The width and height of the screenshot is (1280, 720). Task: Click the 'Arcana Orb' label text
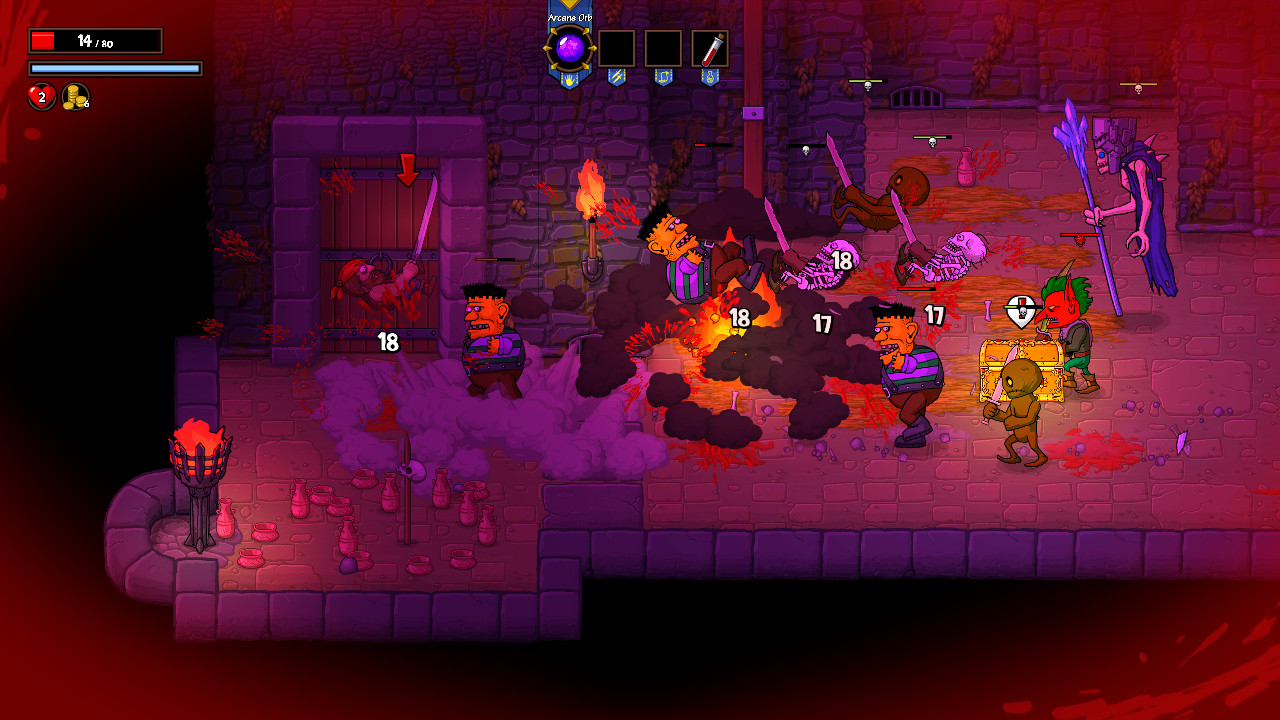pos(569,17)
